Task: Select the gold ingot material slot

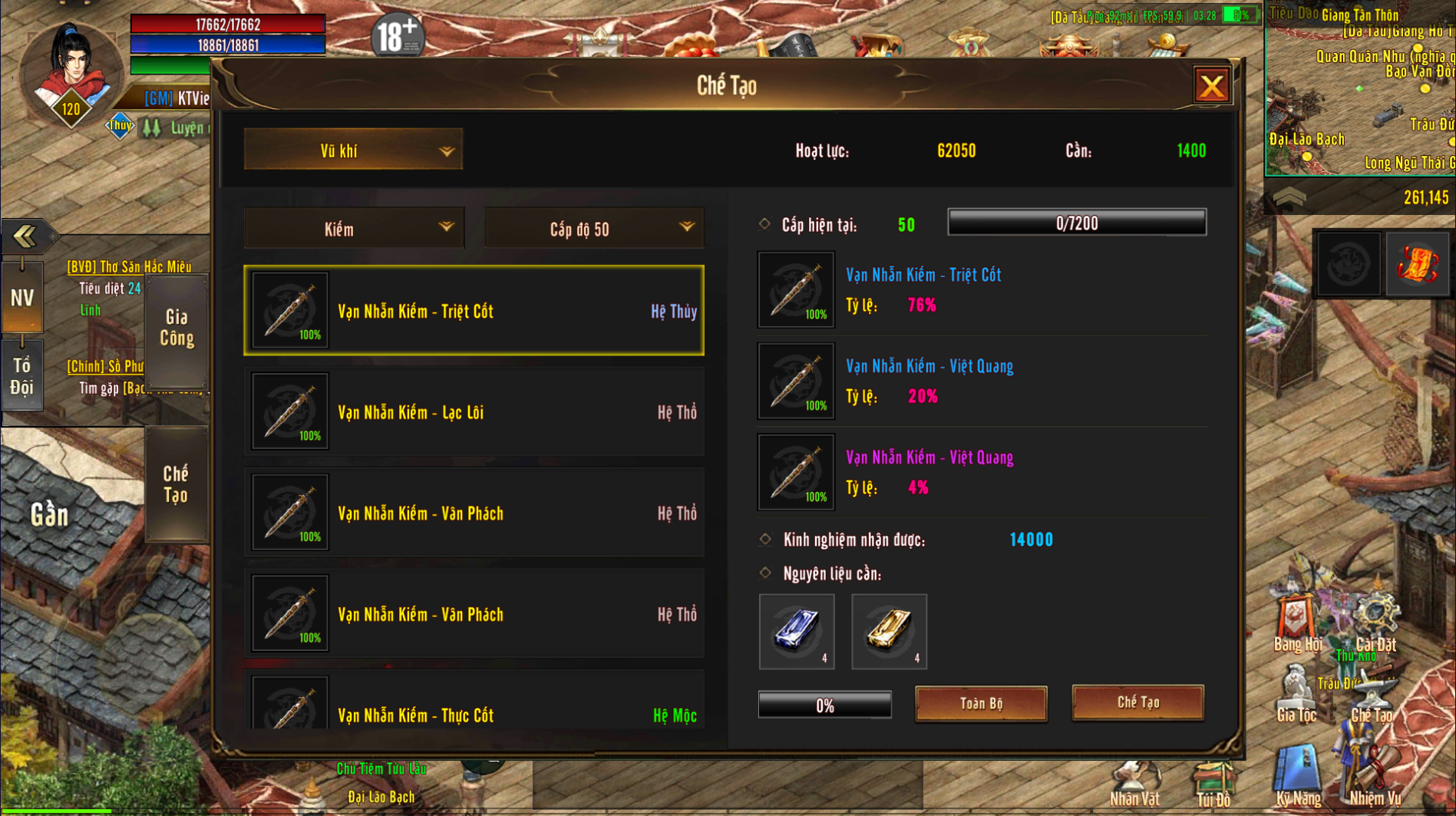Action: click(889, 631)
